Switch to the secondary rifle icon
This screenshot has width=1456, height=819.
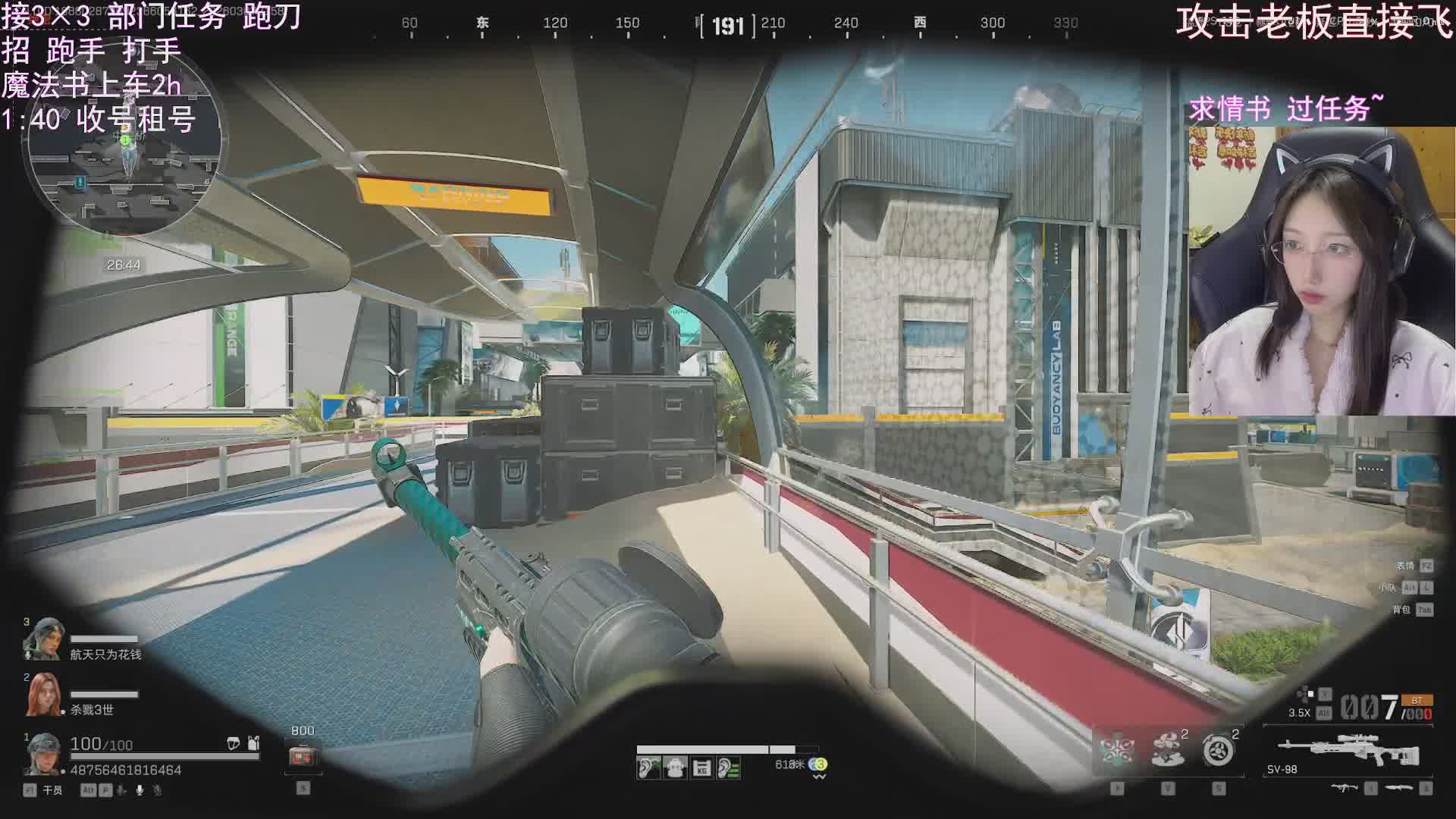point(1344,789)
